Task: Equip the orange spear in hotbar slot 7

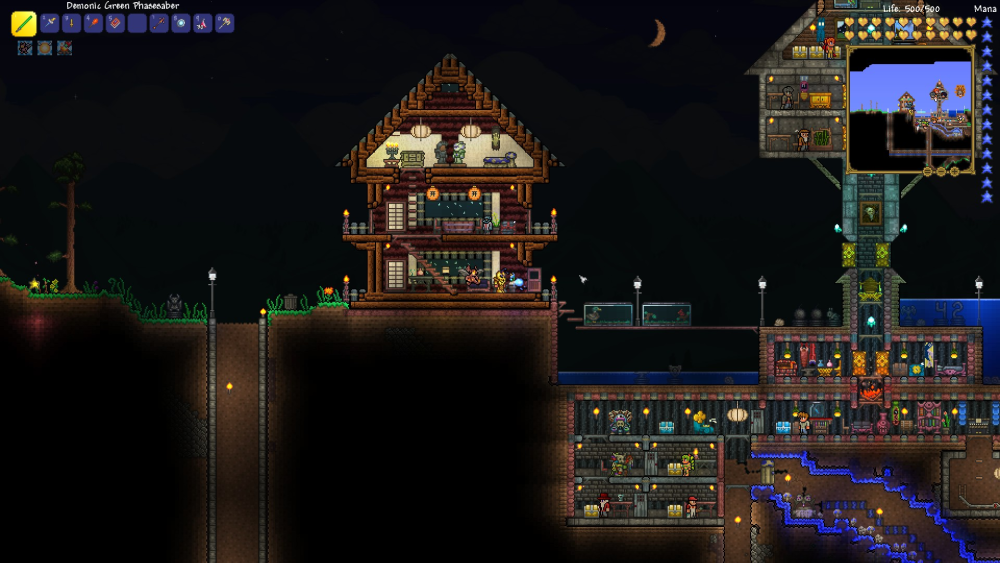Action: [x=159, y=22]
